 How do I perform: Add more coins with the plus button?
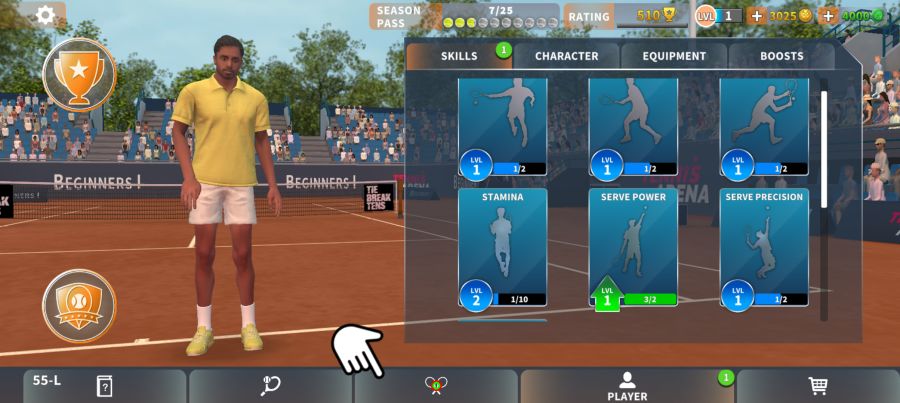[x=756, y=16]
